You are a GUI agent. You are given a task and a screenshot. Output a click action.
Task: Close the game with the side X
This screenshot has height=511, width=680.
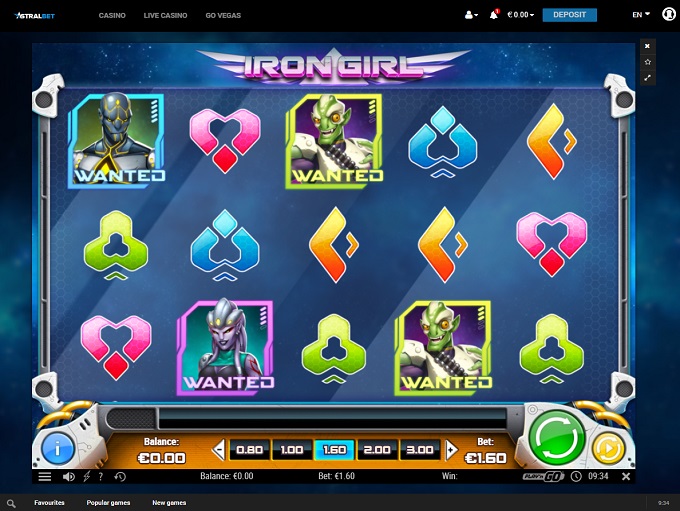tap(647, 46)
